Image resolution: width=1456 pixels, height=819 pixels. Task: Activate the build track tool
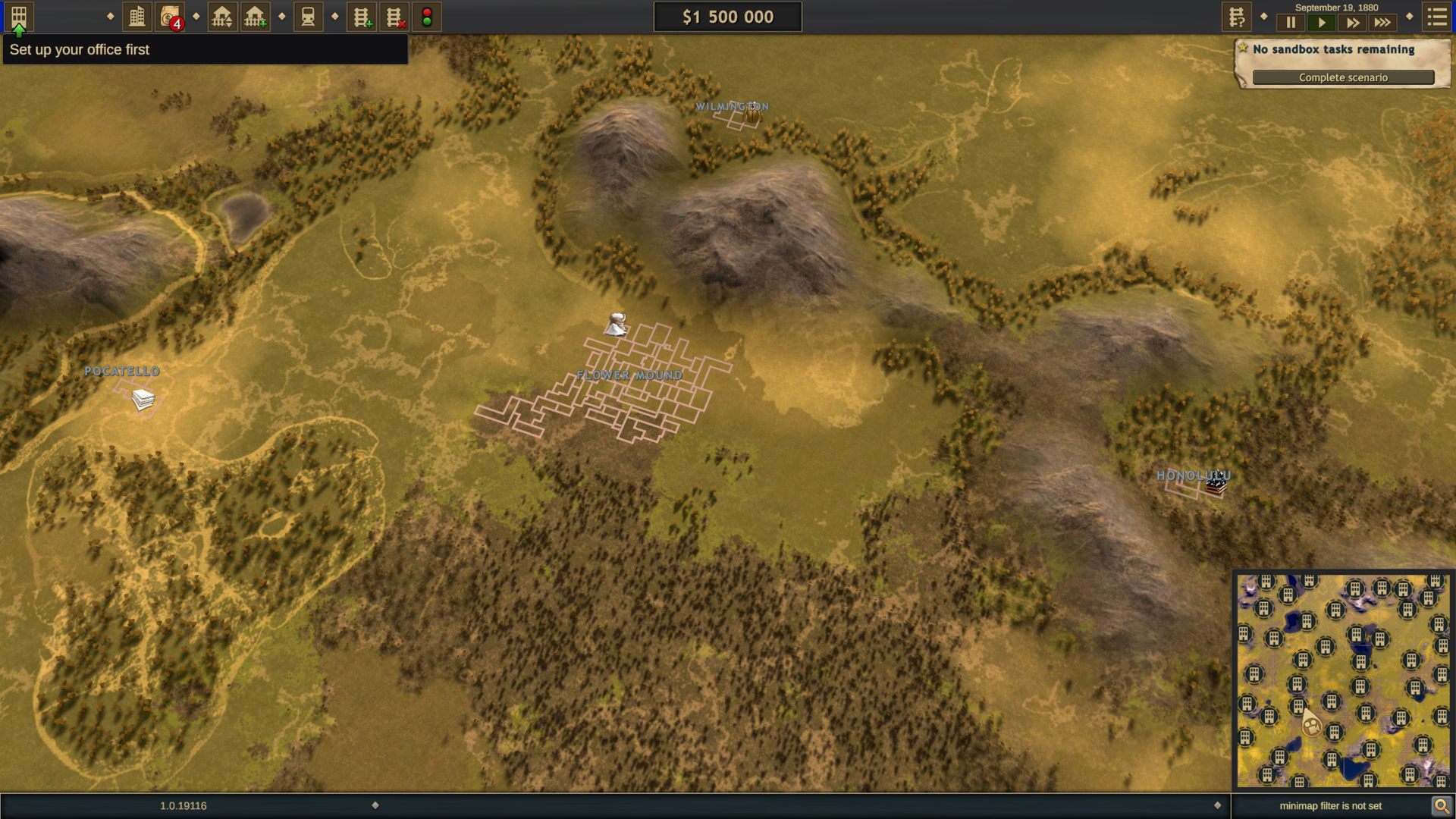click(x=362, y=17)
